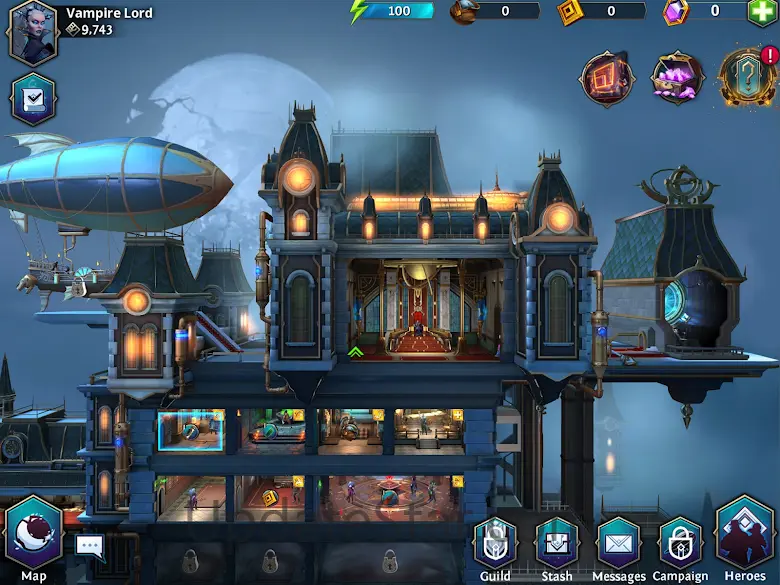Image resolution: width=780 pixels, height=585 pixels.
Task: Select the green upgrade arrows in throne room
Action: pos(356,352)
